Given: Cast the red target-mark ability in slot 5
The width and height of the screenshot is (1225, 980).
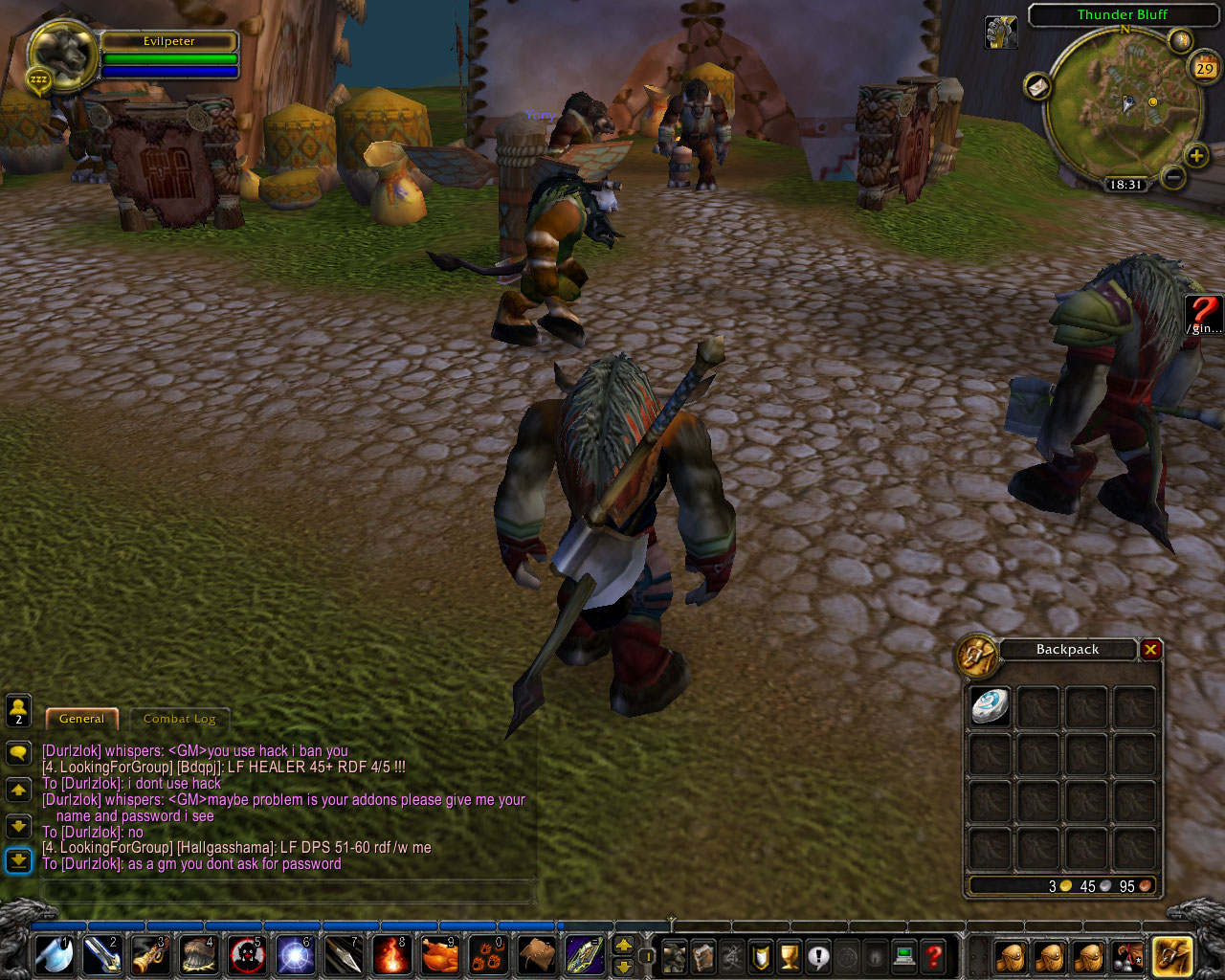Looking at the screenshot, I should pos(248,956).
